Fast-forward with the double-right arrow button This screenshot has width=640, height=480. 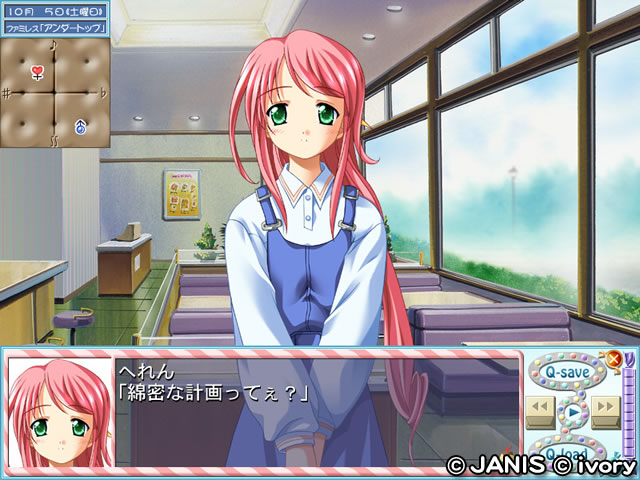pos(604,407)
